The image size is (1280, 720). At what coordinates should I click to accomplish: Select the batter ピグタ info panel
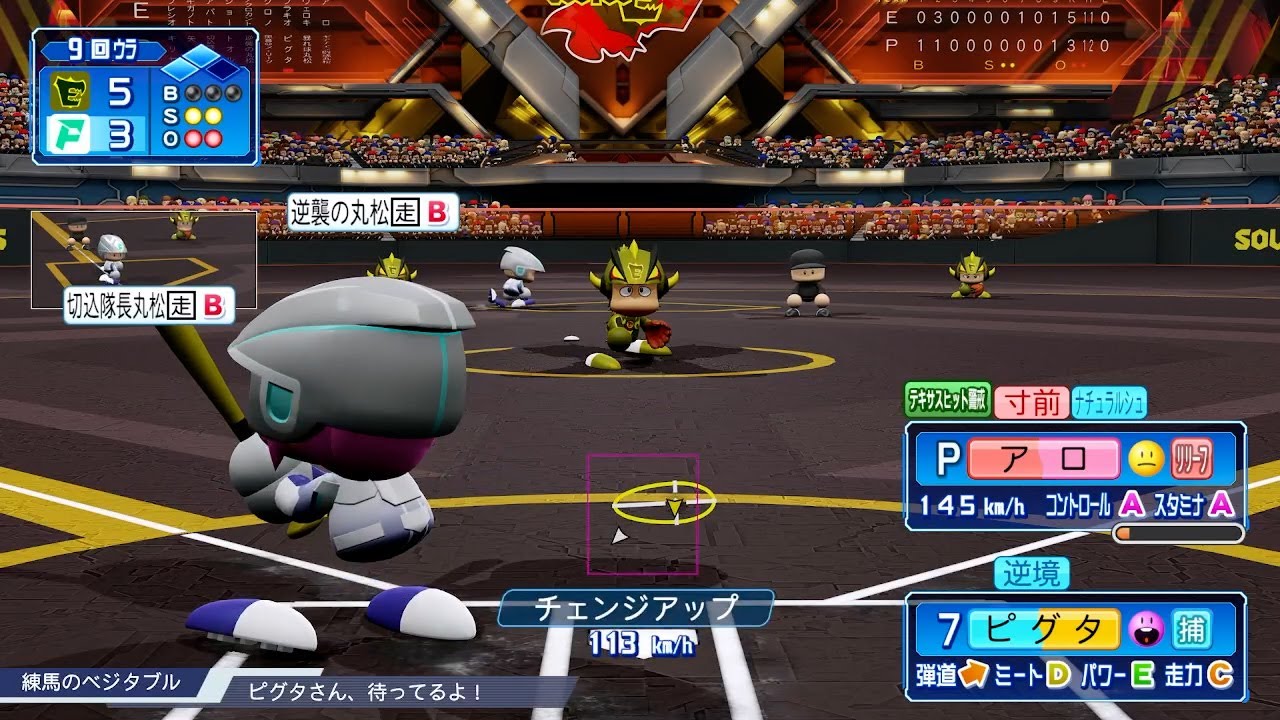pyautogui.click(x=1075, y=646)
